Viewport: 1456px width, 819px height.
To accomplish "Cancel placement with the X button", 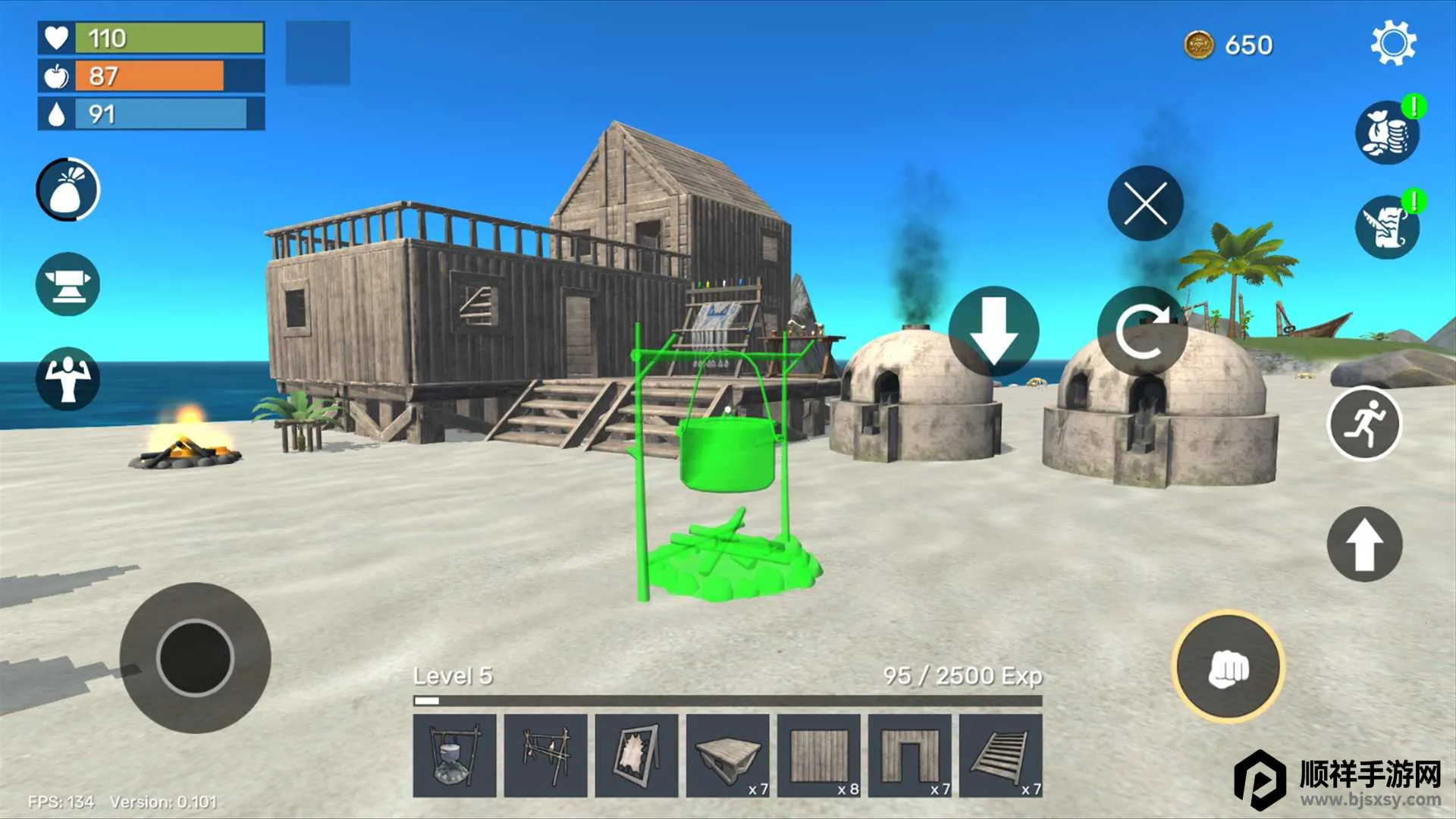I will 1145,203.
